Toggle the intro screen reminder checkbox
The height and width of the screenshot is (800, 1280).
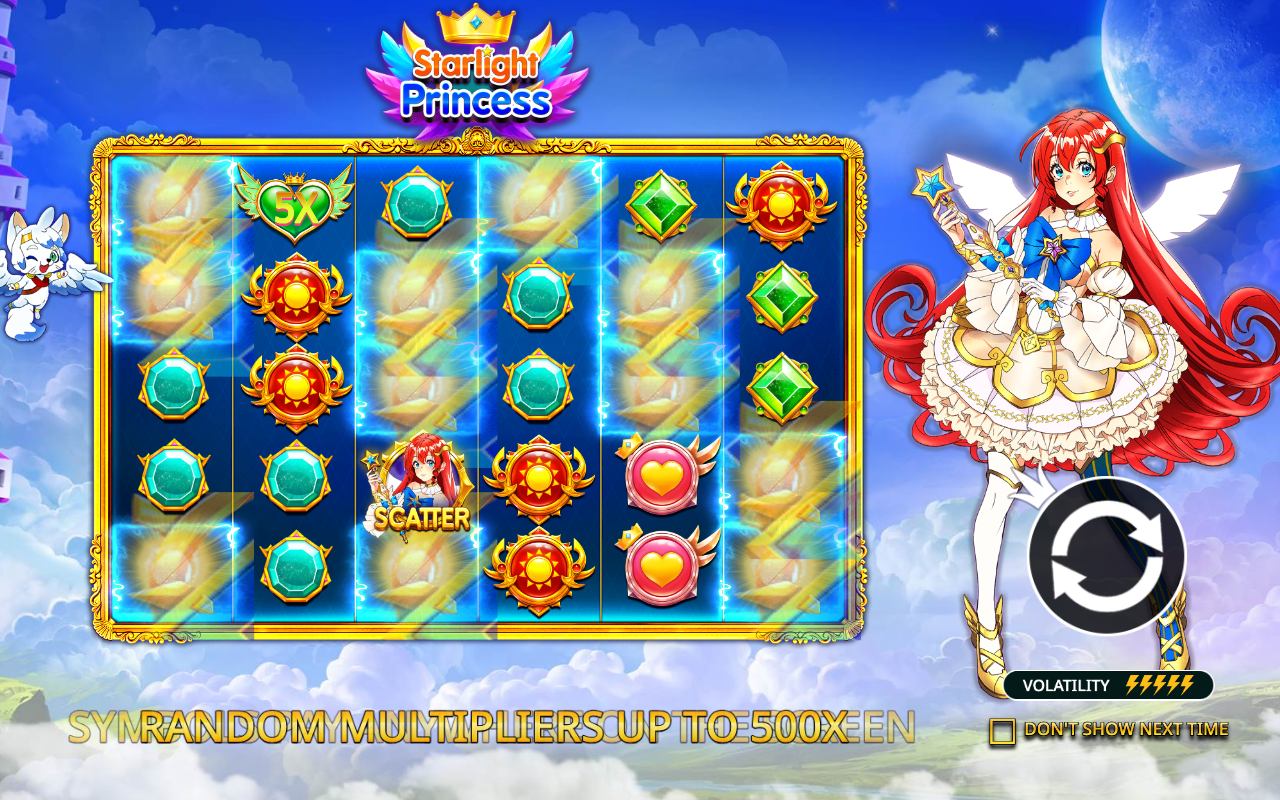tap(1003, 729)
